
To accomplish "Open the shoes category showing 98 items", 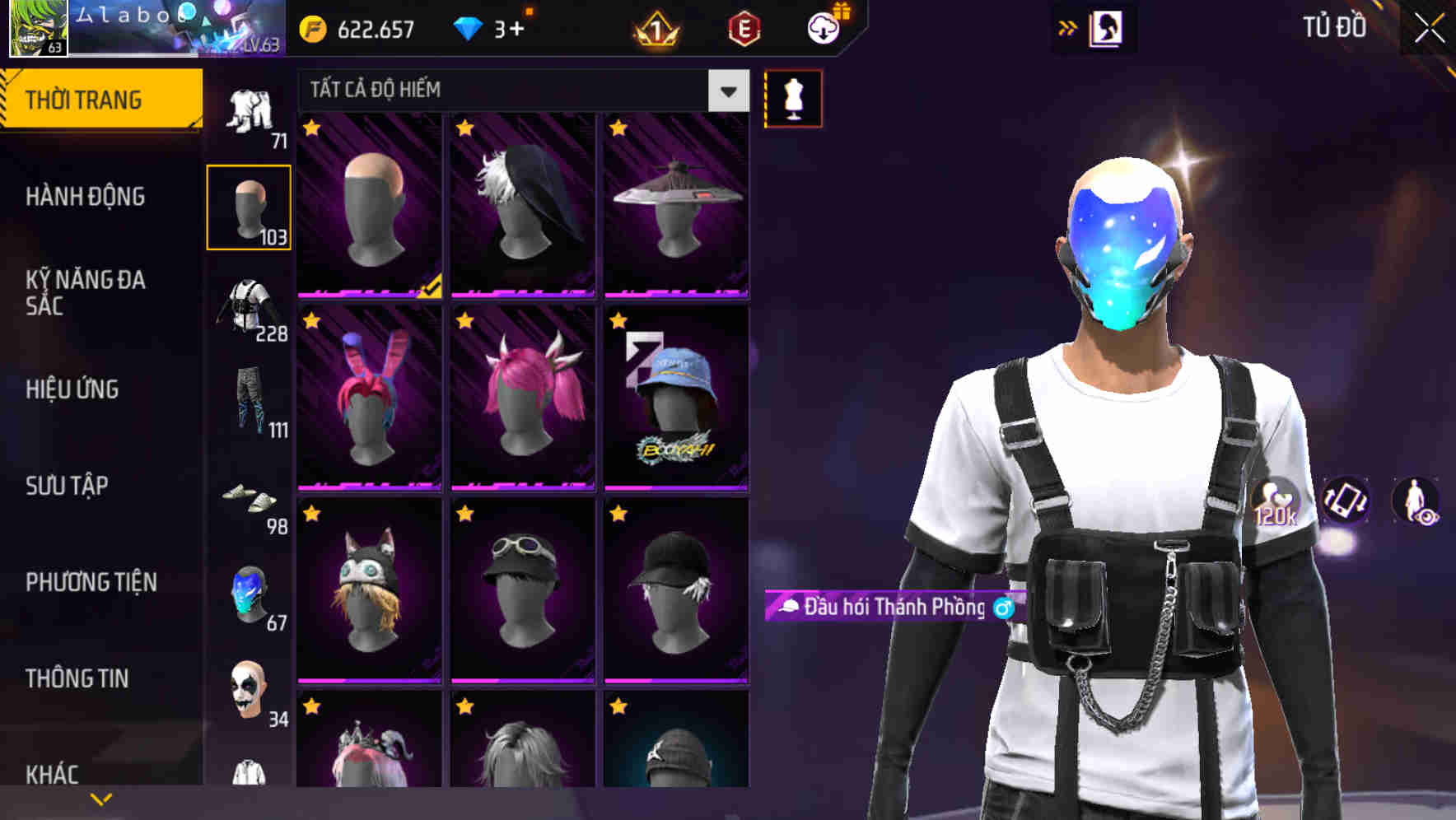I will [x=250, y=501].
